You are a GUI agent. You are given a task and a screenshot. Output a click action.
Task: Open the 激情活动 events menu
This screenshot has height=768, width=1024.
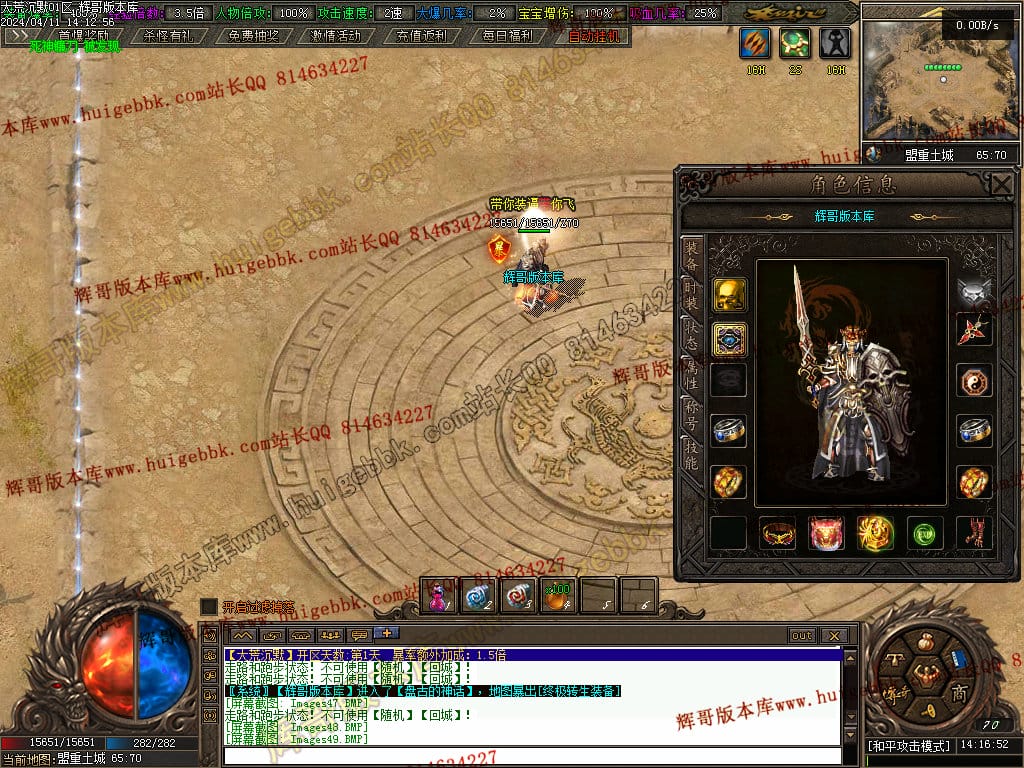[x=335, y=35]
